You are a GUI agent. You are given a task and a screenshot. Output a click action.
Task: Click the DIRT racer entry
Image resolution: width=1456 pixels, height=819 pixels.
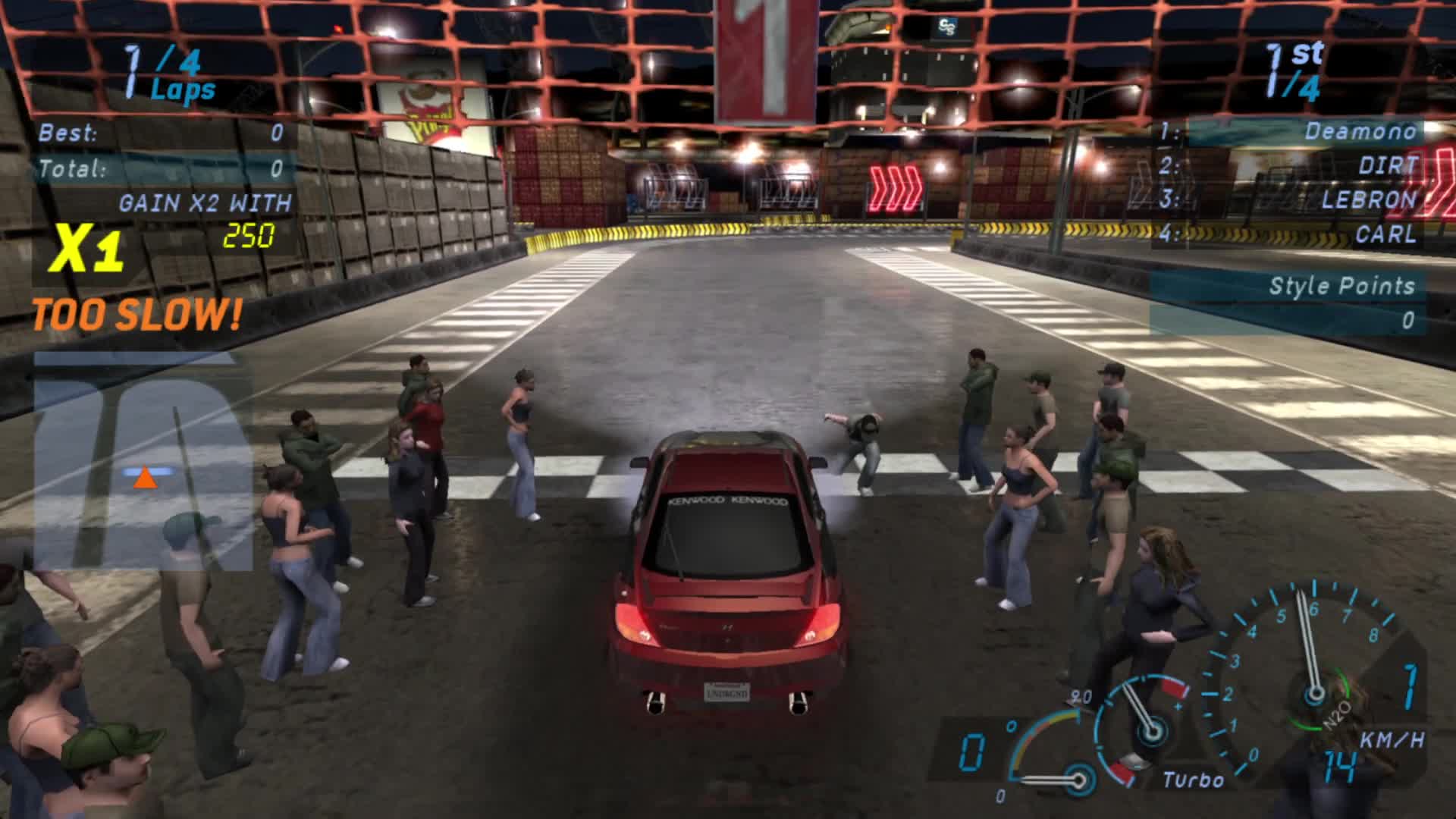pos(1388,165)
